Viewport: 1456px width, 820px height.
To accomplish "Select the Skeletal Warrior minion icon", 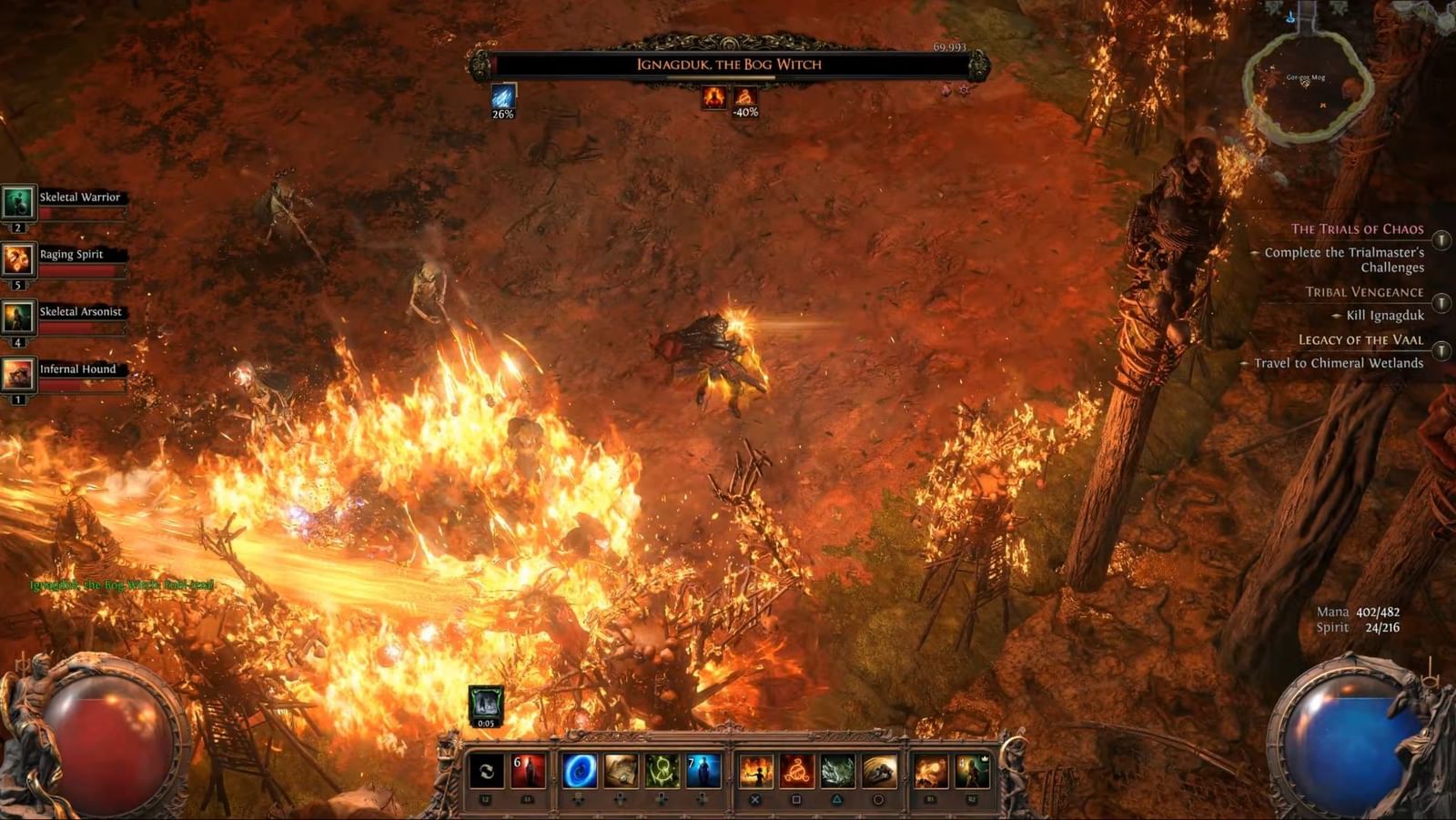I will (20, 203).
